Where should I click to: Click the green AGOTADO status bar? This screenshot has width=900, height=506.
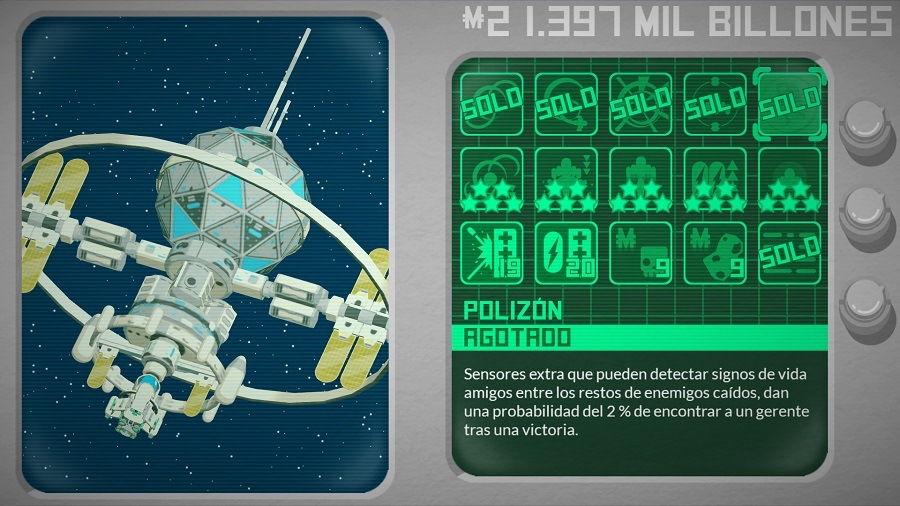640,337
